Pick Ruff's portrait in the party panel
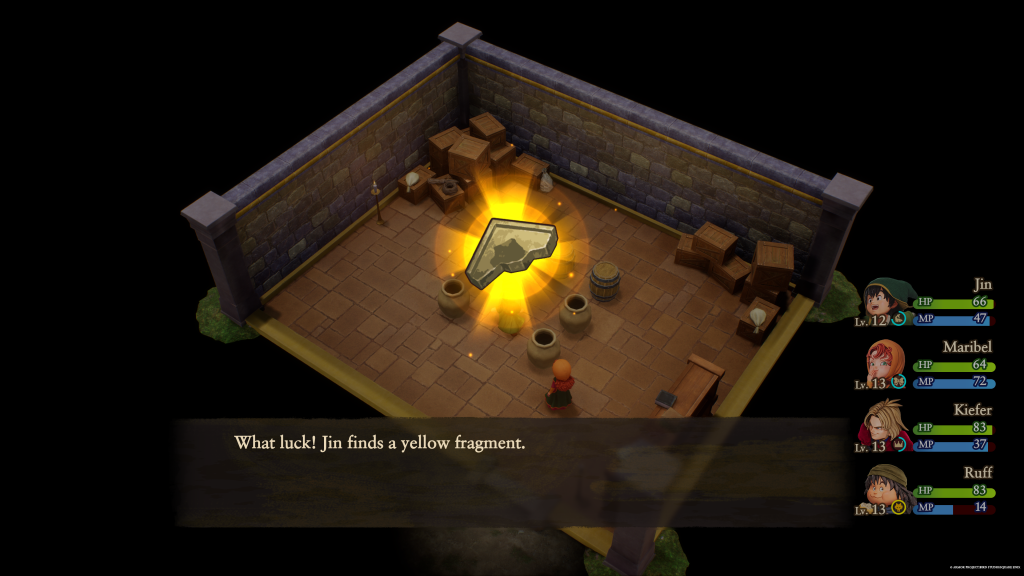Image resolution: width=1024 pixels, height=576 pixels. pyautogui.click(x=884, y=487)
